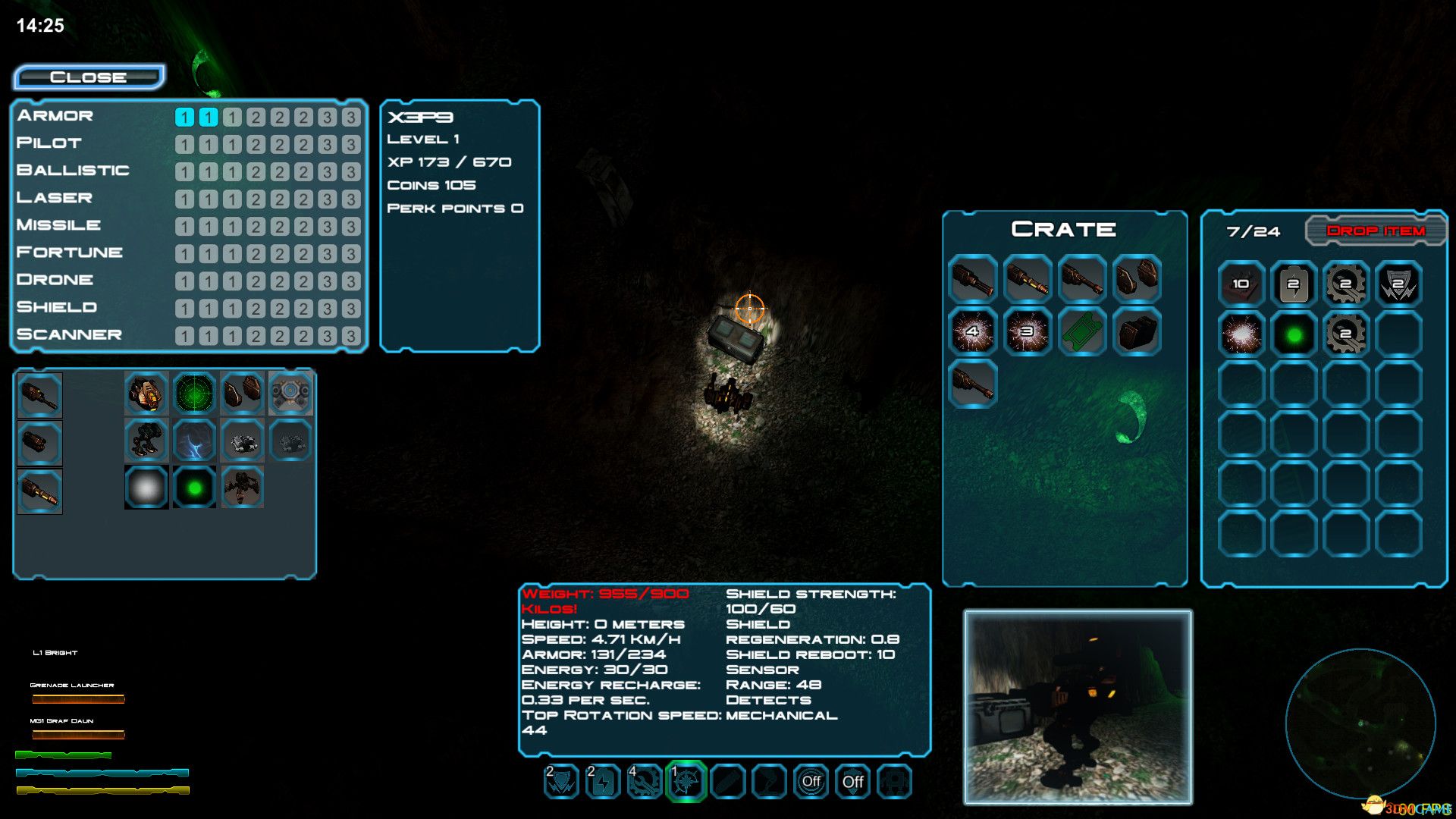Click the circular minimap radar
This screenshot has width=1456, height=819.
pyautogui.click(x=1360, y=723)
